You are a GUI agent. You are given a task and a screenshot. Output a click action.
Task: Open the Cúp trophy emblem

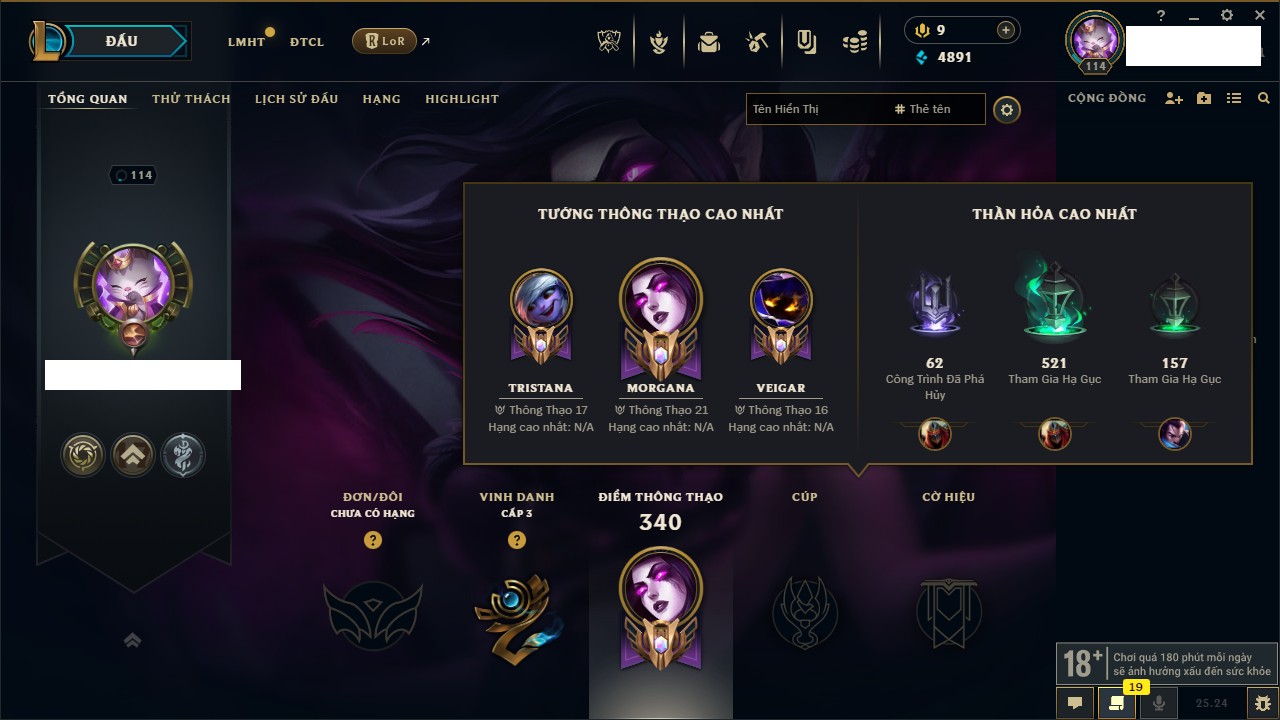(805, 611)
